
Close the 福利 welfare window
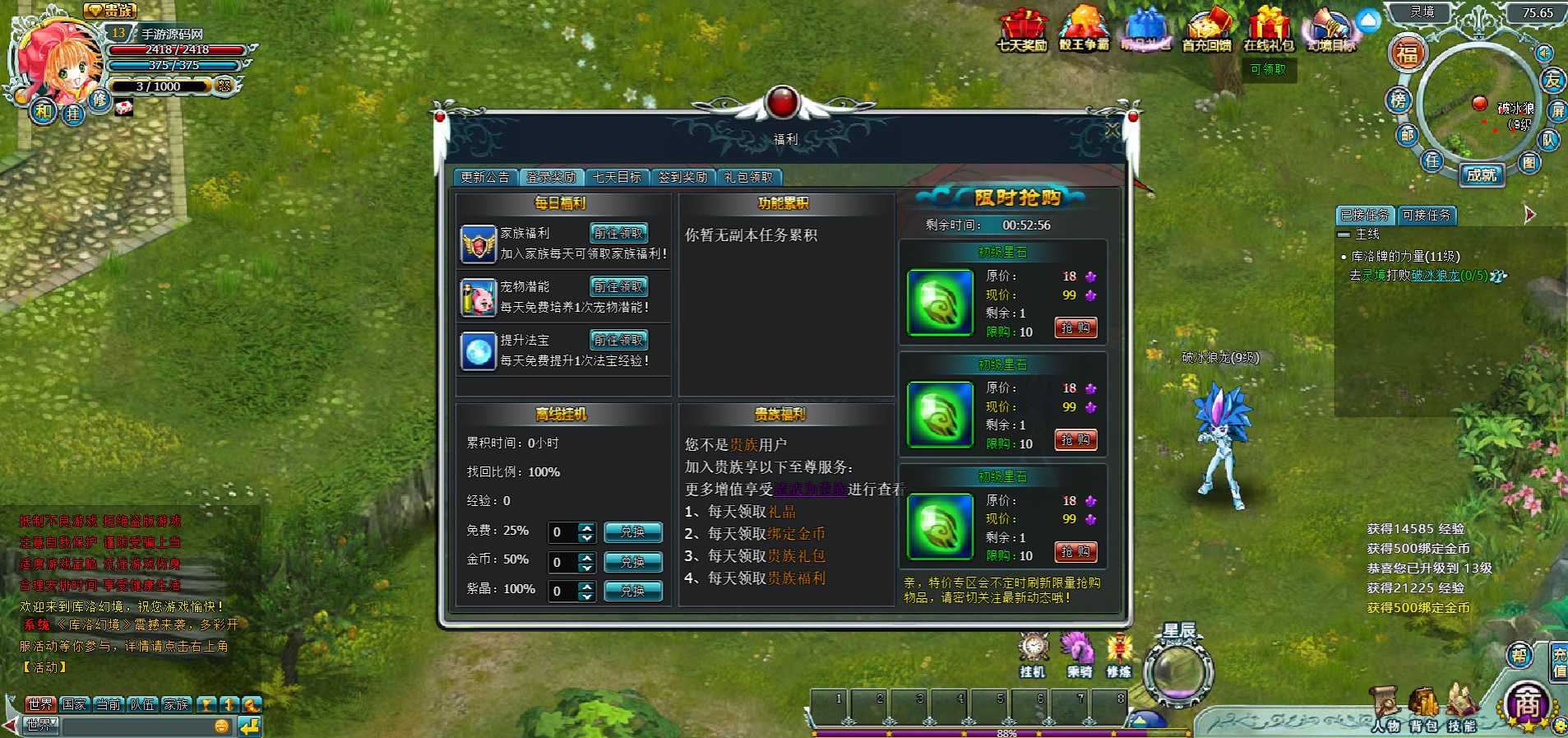[x=1112, y=130]
